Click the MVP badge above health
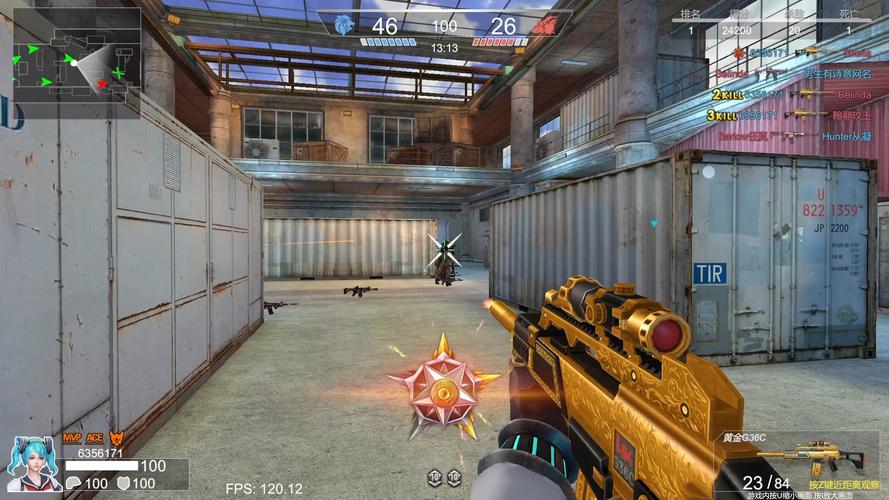 tap(72, 438)
